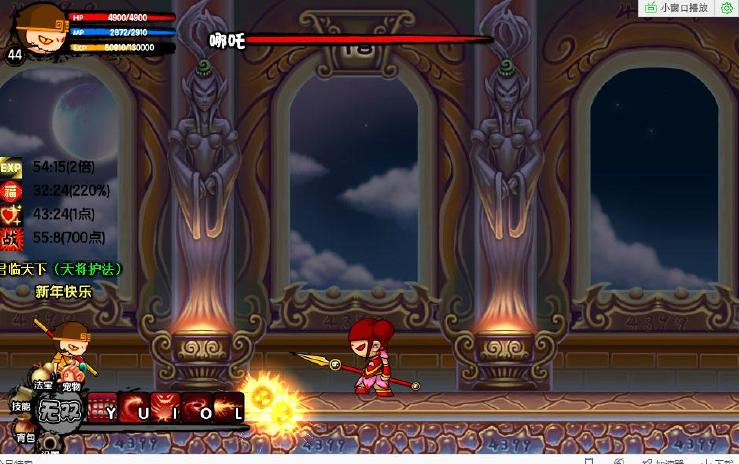
Task: Open the 法宝 treasure menu
Action: pos(43,386)
